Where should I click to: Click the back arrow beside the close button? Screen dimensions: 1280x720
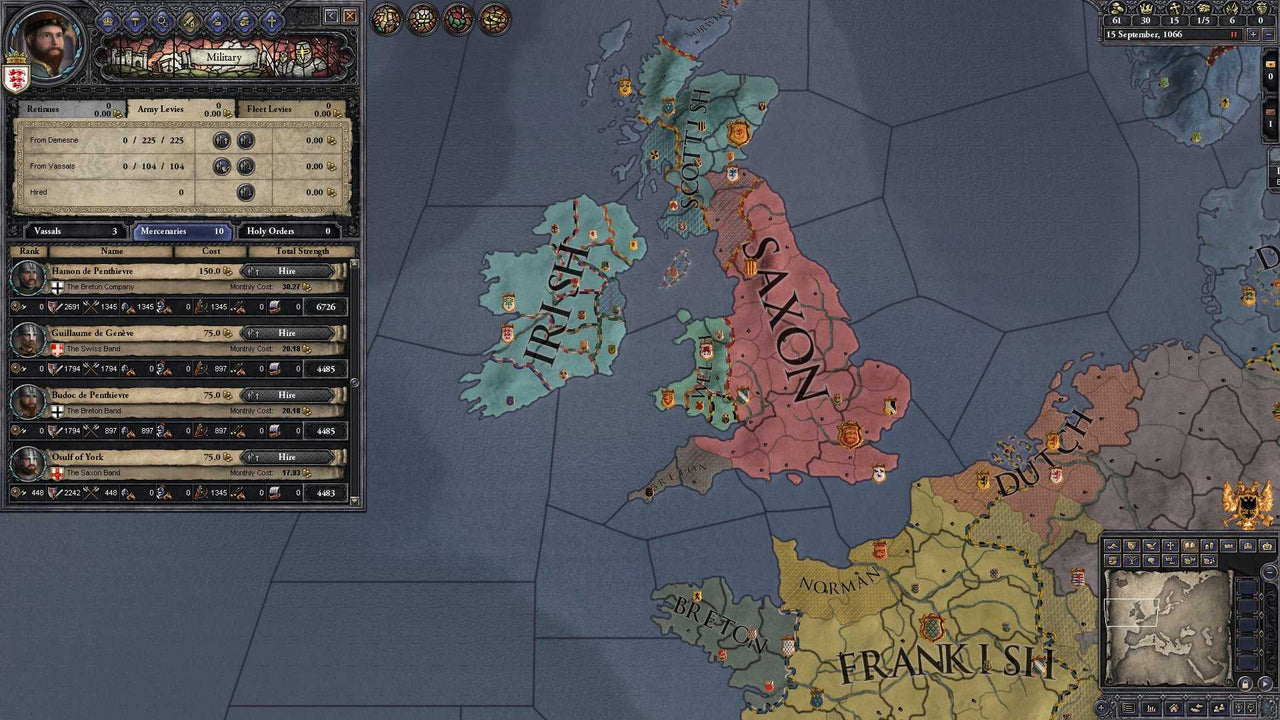point(331,16)
